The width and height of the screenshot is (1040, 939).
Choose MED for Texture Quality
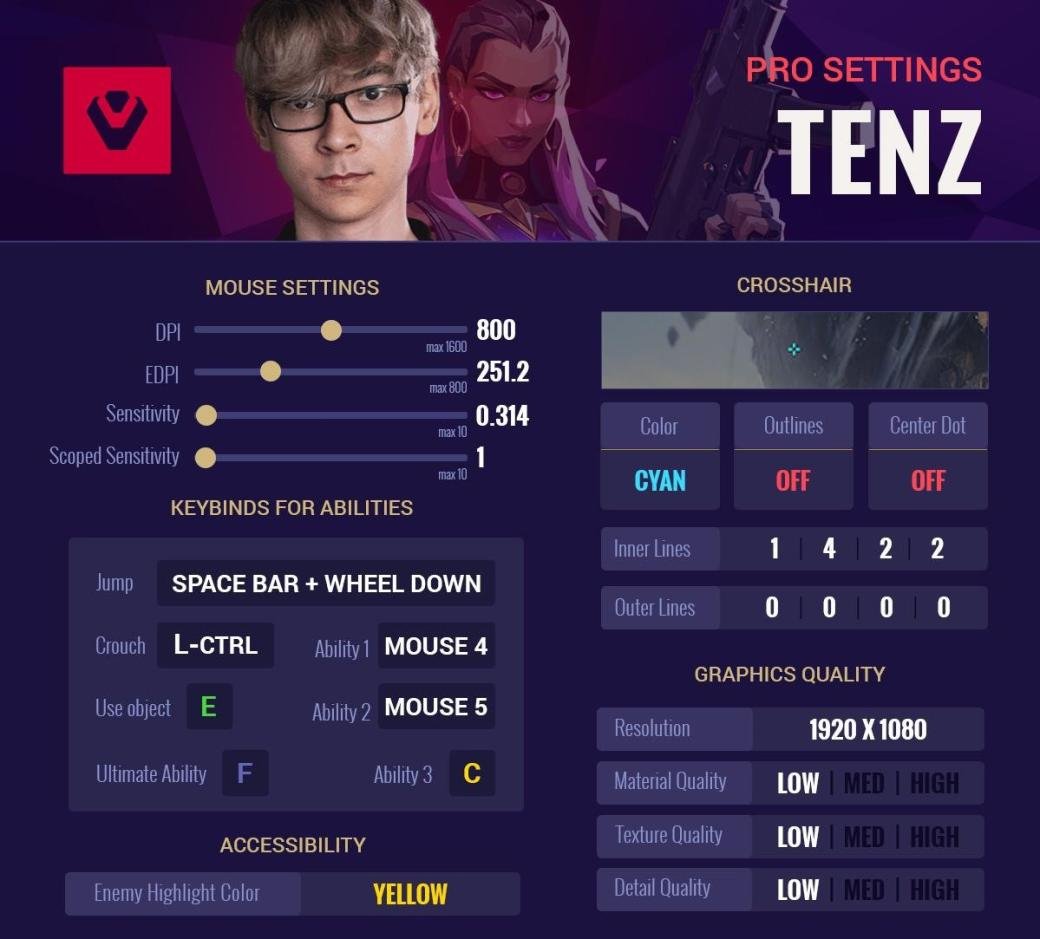(x=863, y=837)
